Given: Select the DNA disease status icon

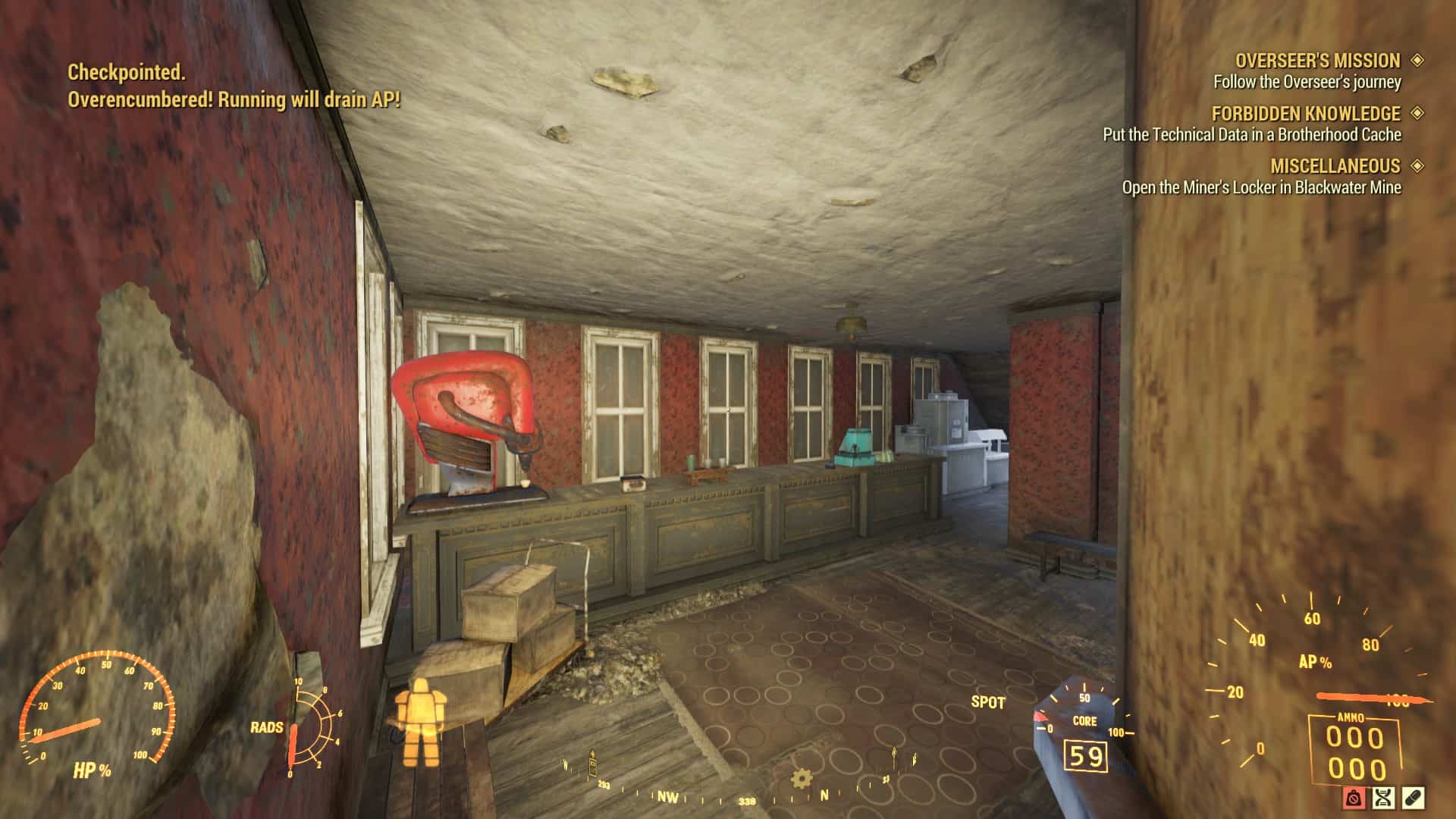Looking at the screenshot, I should tap(1383, 799).
